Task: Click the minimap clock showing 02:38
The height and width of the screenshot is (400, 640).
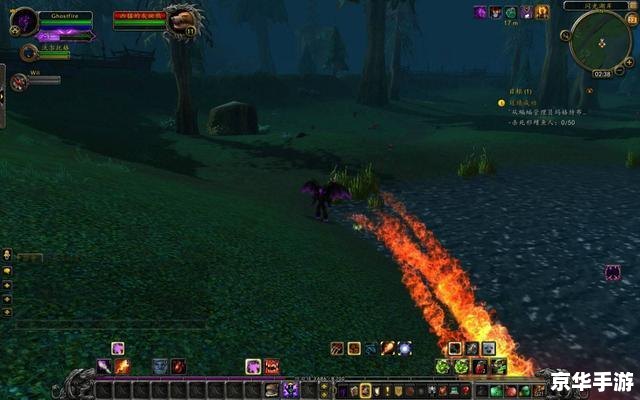Action: (x=601, y=73)
